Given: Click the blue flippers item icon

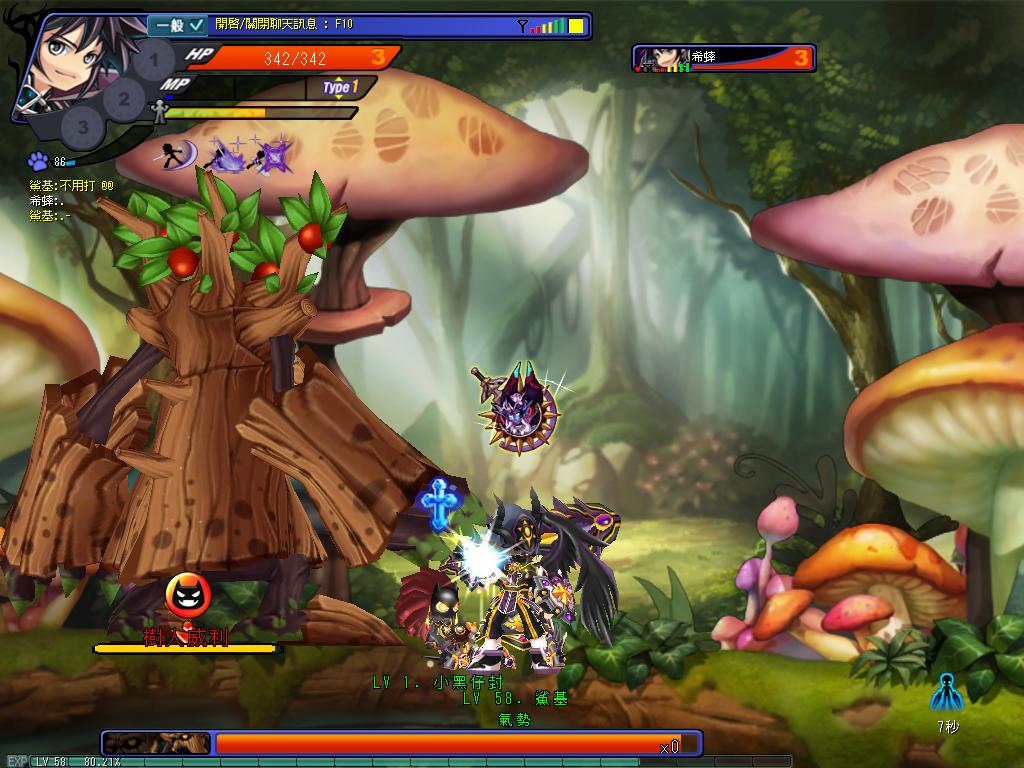Looking at the screenshot, I should (x=946, y=694).
